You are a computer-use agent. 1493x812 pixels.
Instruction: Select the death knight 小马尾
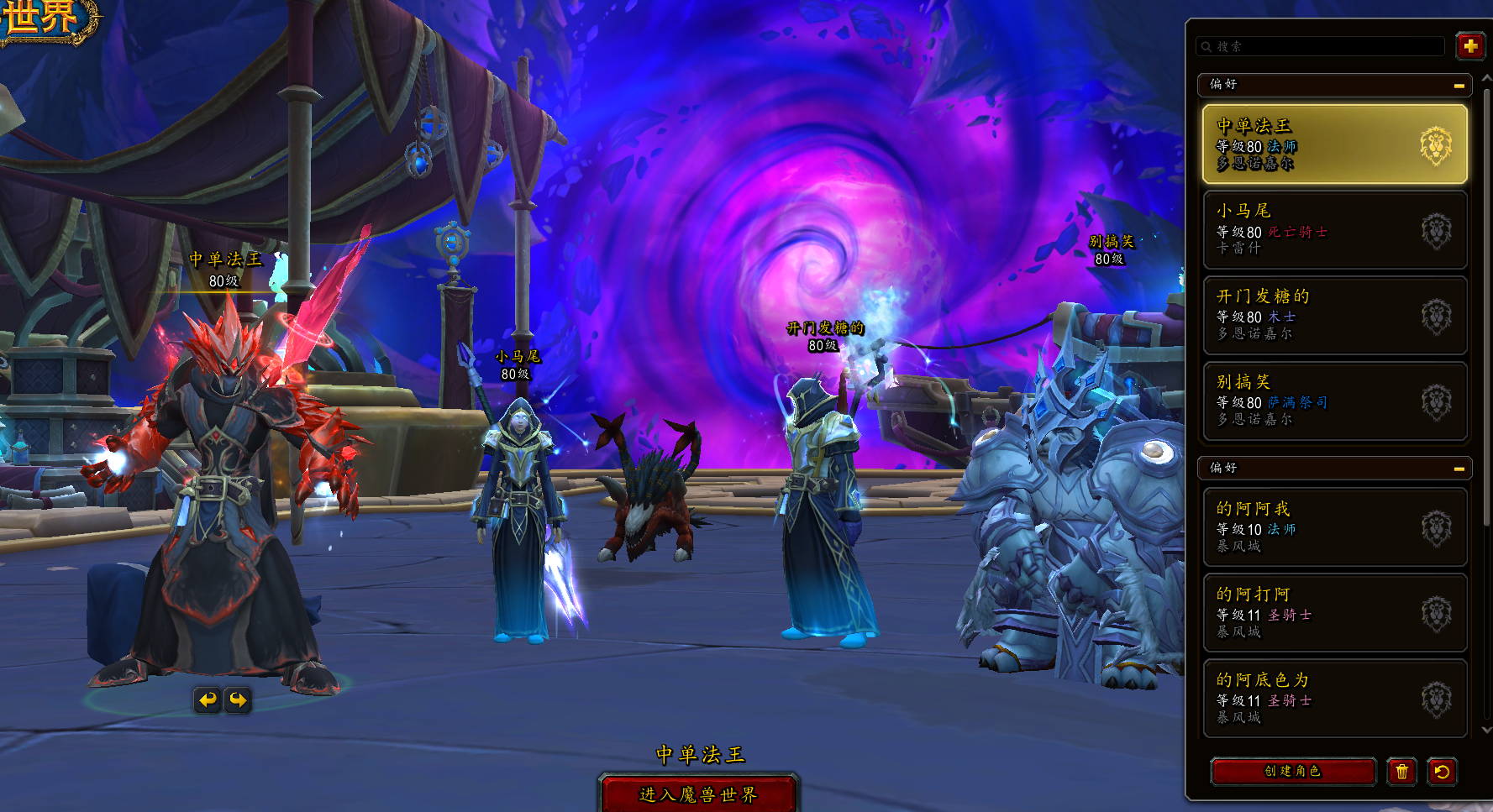tap(1334, 230)
